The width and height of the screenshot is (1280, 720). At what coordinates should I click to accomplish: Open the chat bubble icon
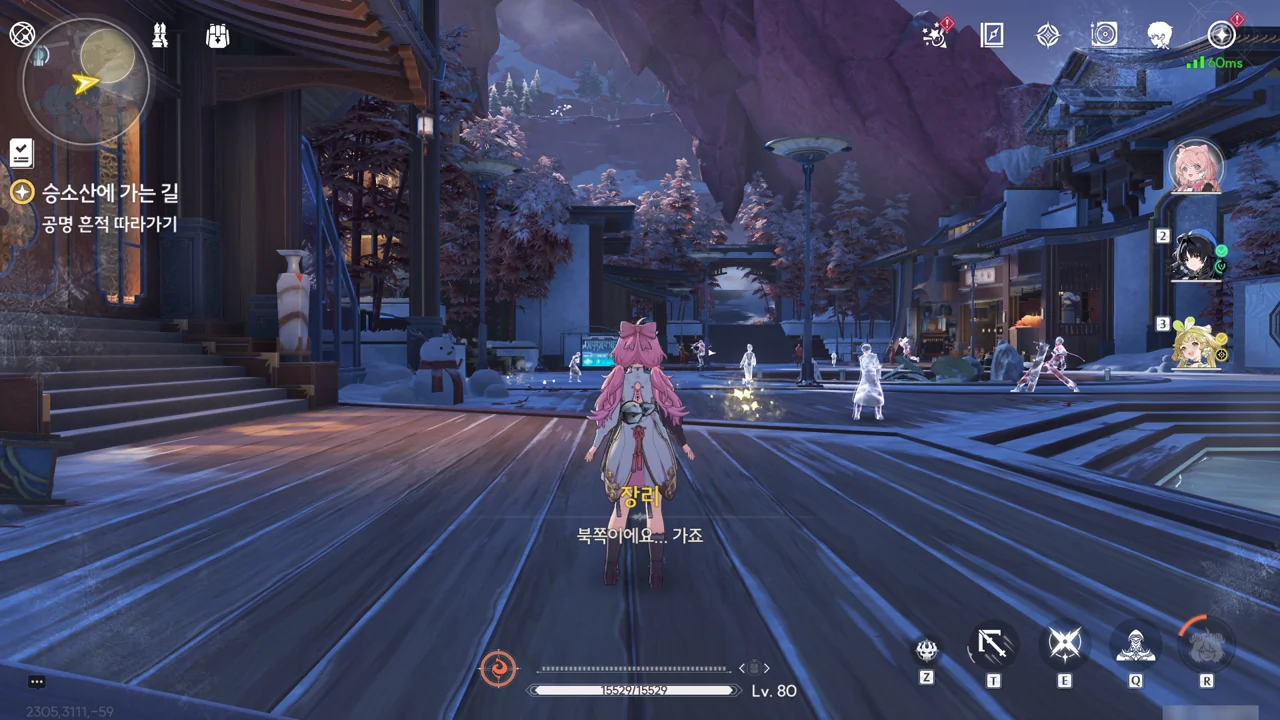point(37,682)
